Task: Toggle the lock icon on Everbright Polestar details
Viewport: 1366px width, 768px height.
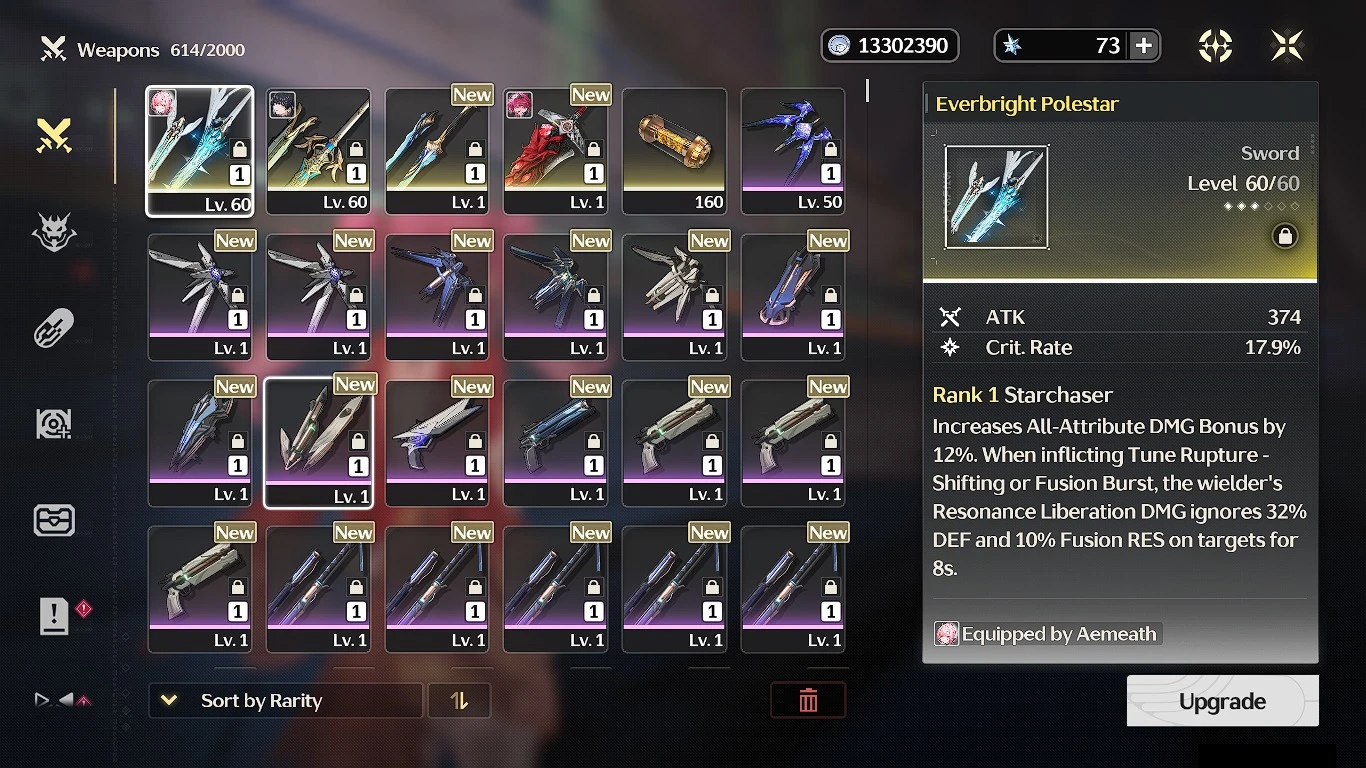Action: (x=1285, y=236)
